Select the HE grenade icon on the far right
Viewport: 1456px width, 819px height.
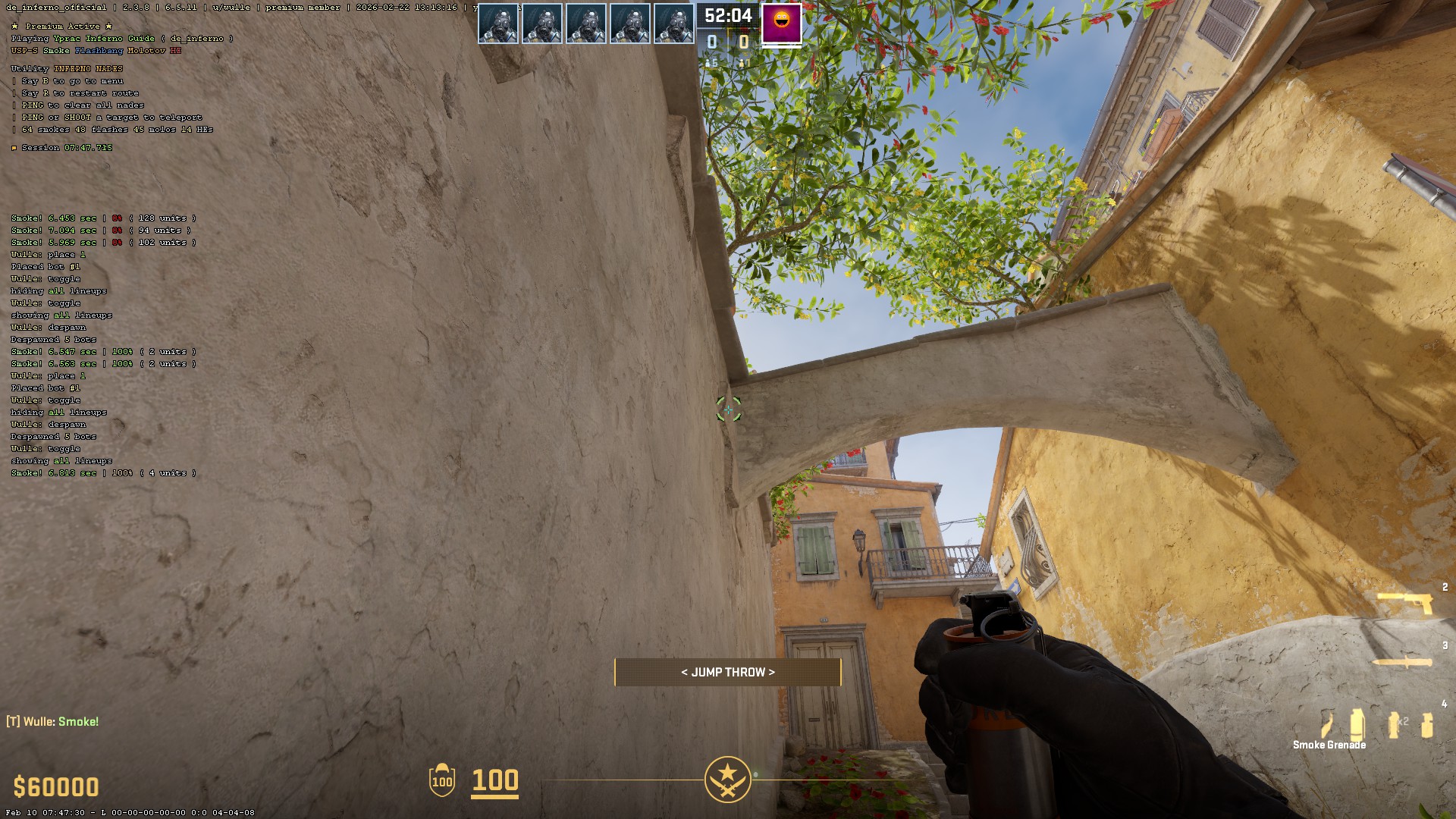[1427, 725]
